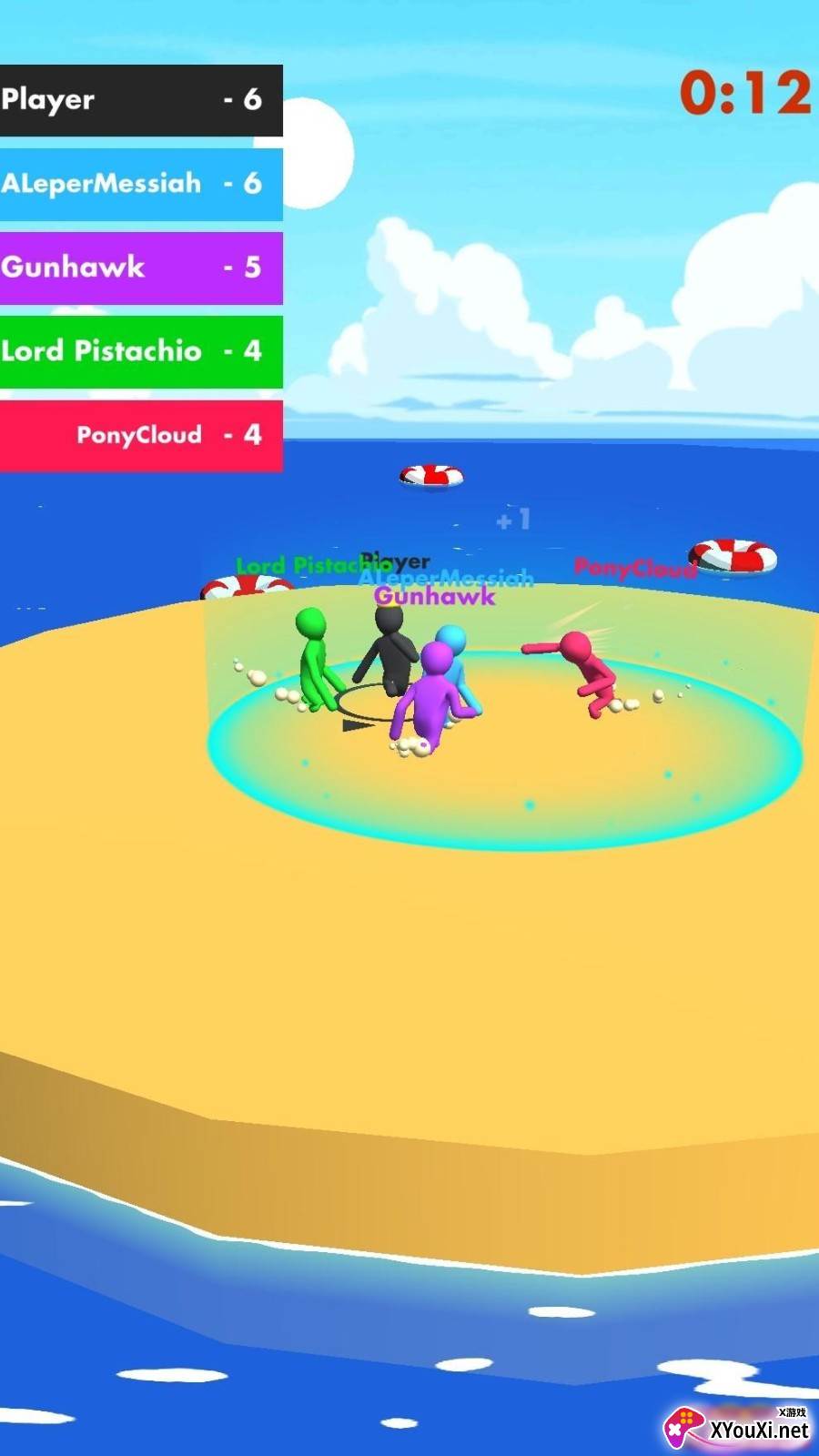Select the Player row in the leaderboard
This screenshot has height=1456, width=819.
[x=140, y=100]
